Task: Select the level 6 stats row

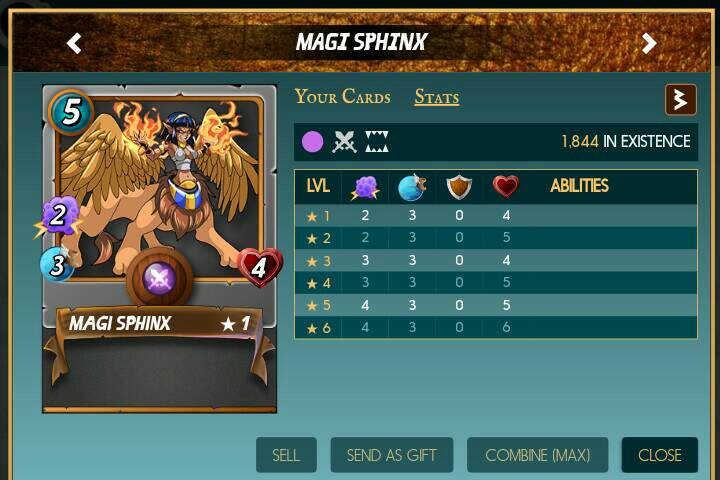Action: pos(495,327)
